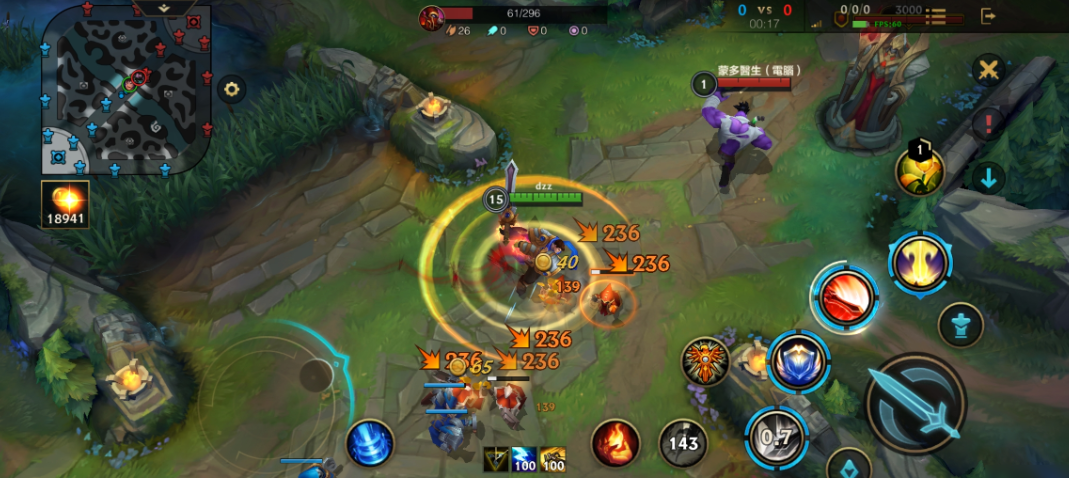Use the phoenix wings active item
Viewport: 1069px width, 478px height.
(705, 361)
